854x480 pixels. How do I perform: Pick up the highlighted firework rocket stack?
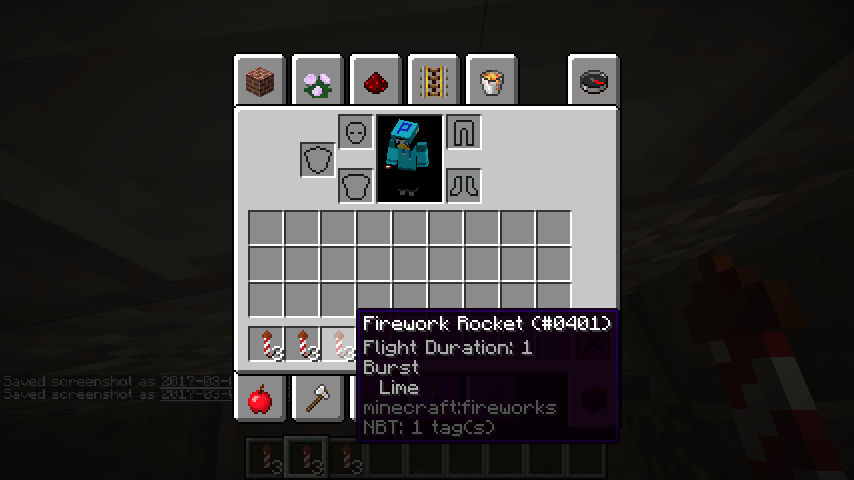[x=338, y=345]
